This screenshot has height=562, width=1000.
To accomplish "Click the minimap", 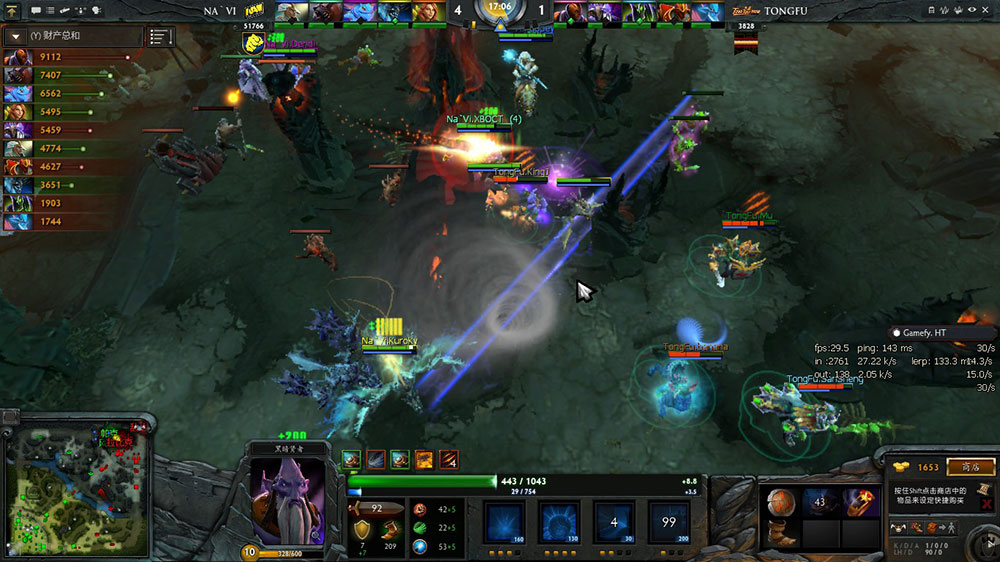I will point(77,482).
